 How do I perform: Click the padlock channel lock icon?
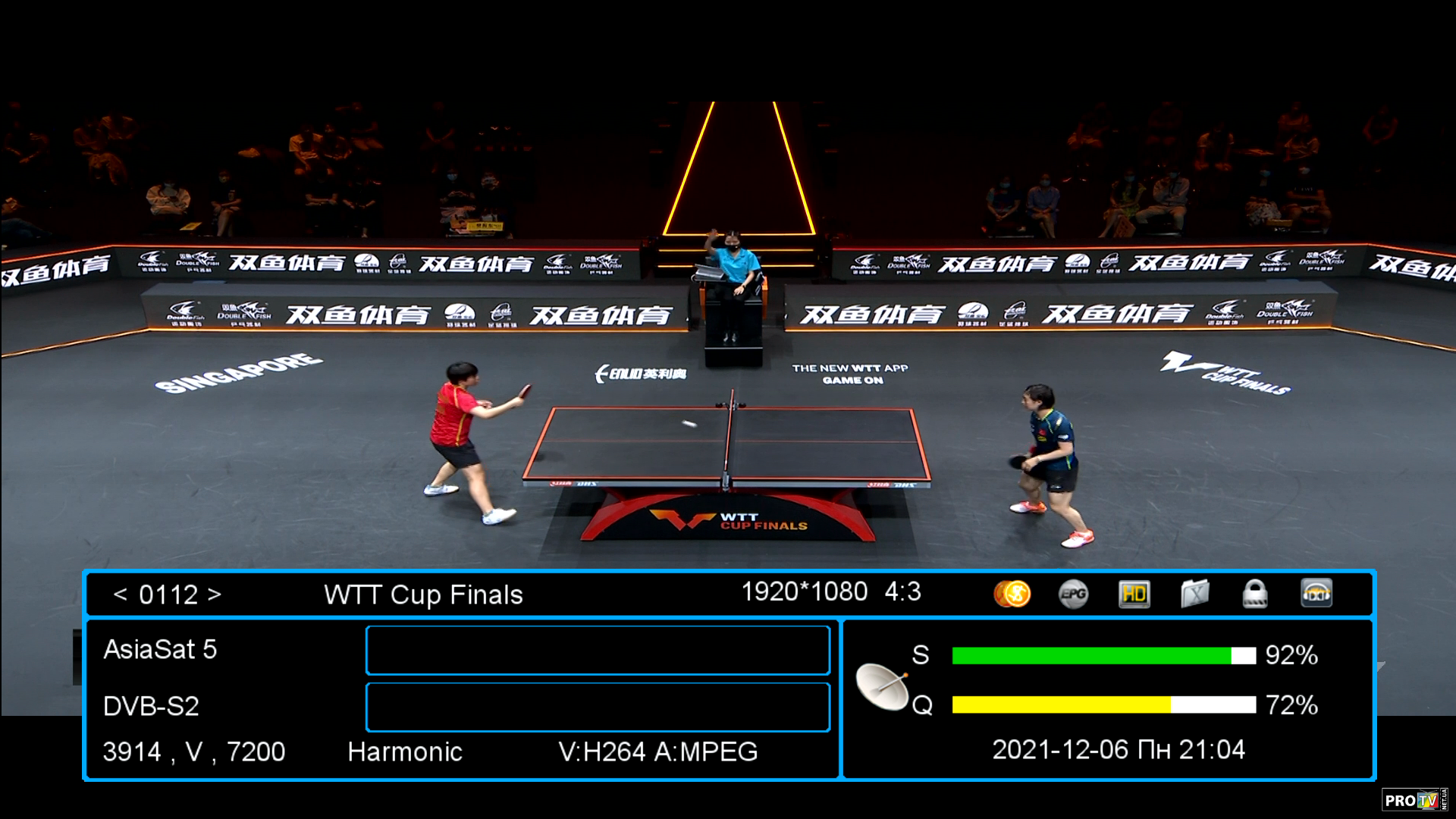(1255, 594)
